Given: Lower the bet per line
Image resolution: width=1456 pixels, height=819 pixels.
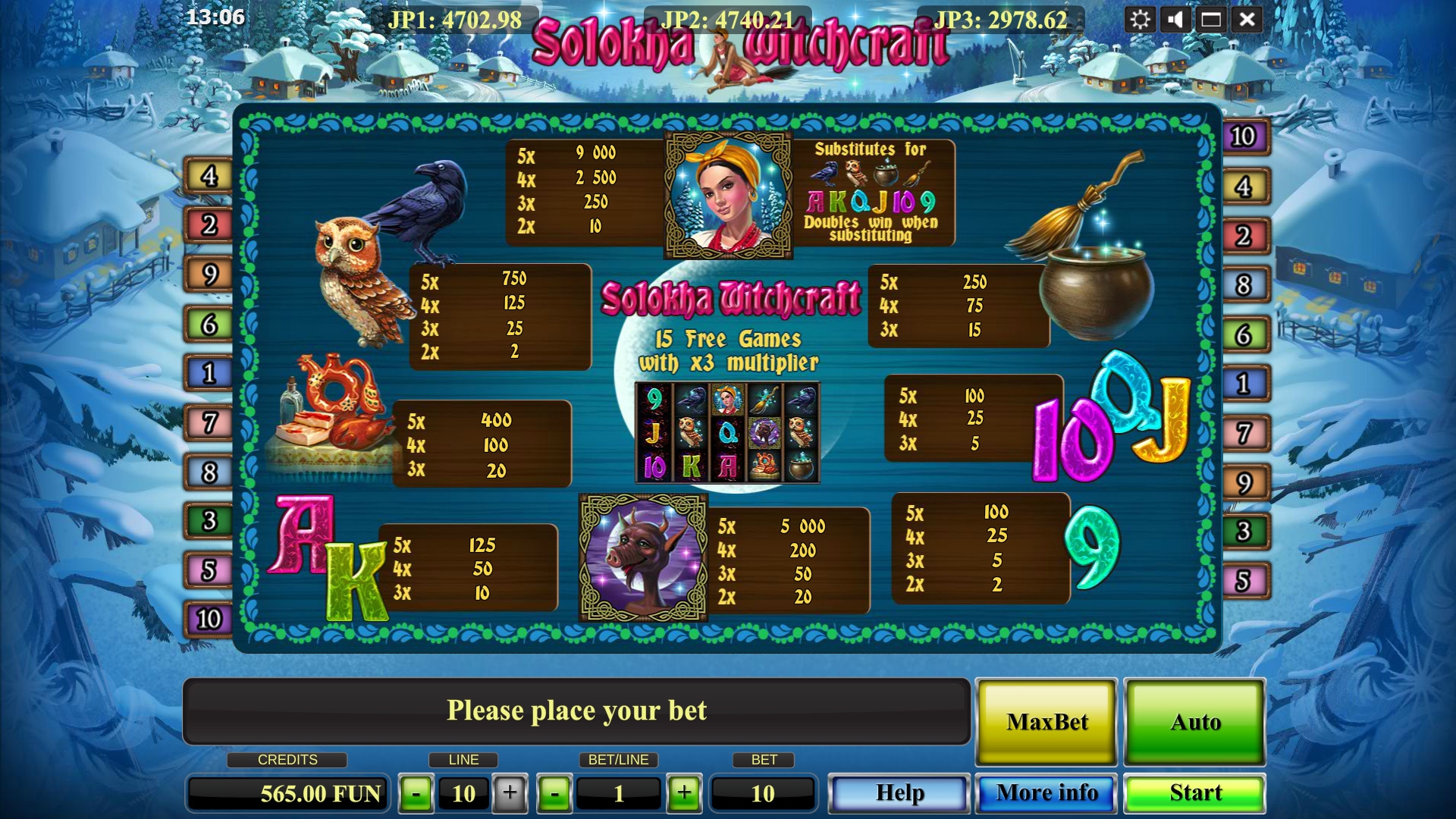Looking at the screenshot, I should [x=554, y=794].
